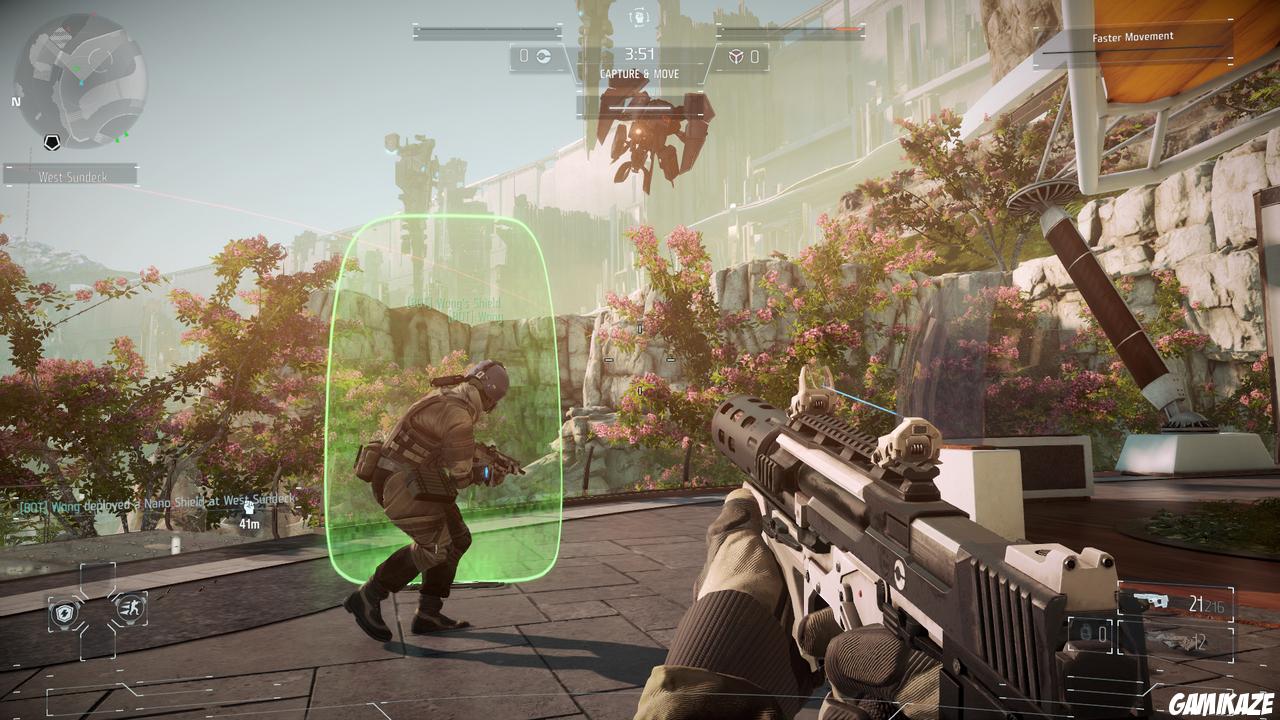
Task: Toggle the left team score counter
Action: tap(523, 56)
